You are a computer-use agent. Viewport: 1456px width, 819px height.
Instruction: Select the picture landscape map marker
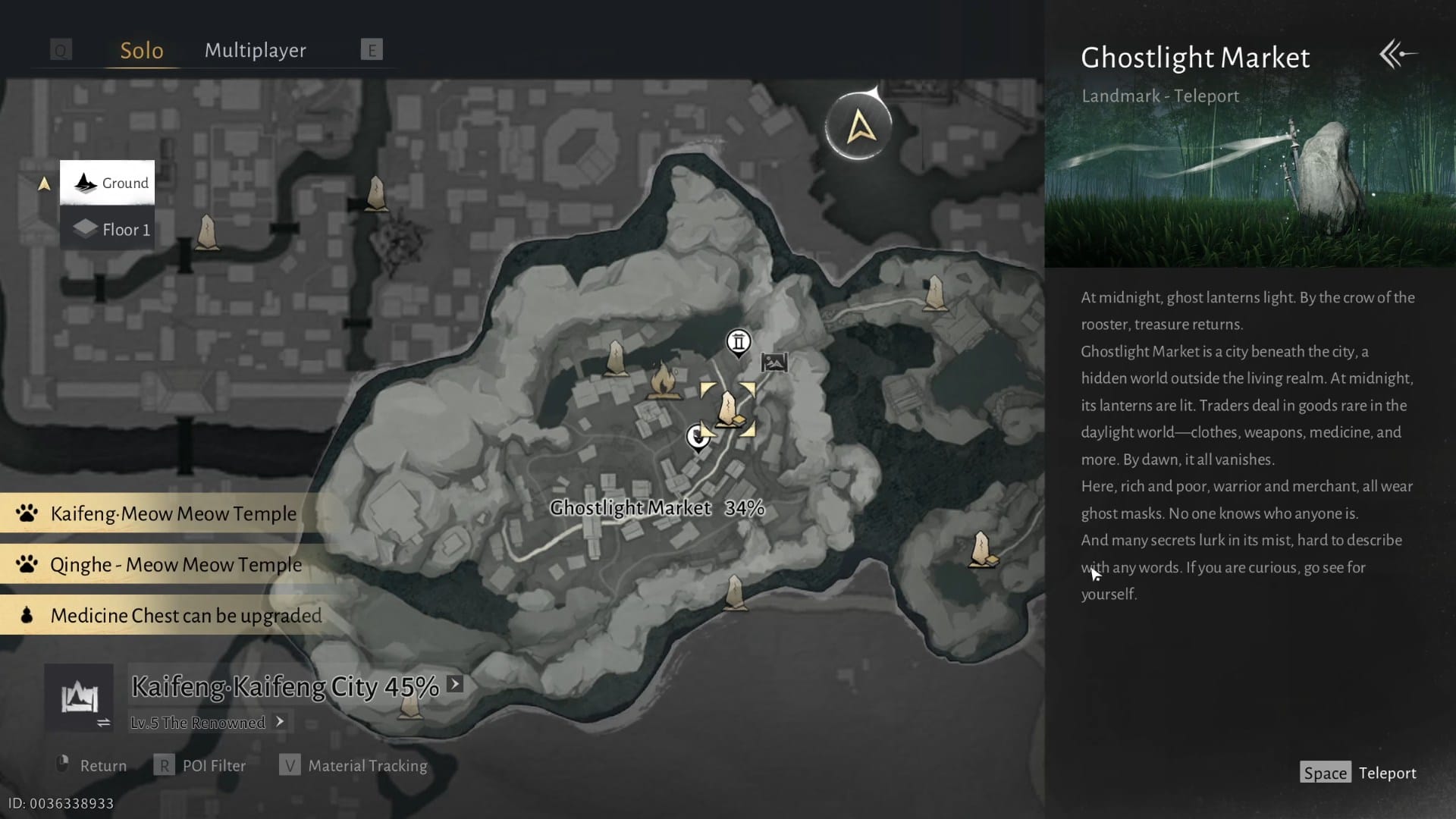coord(774,362)
